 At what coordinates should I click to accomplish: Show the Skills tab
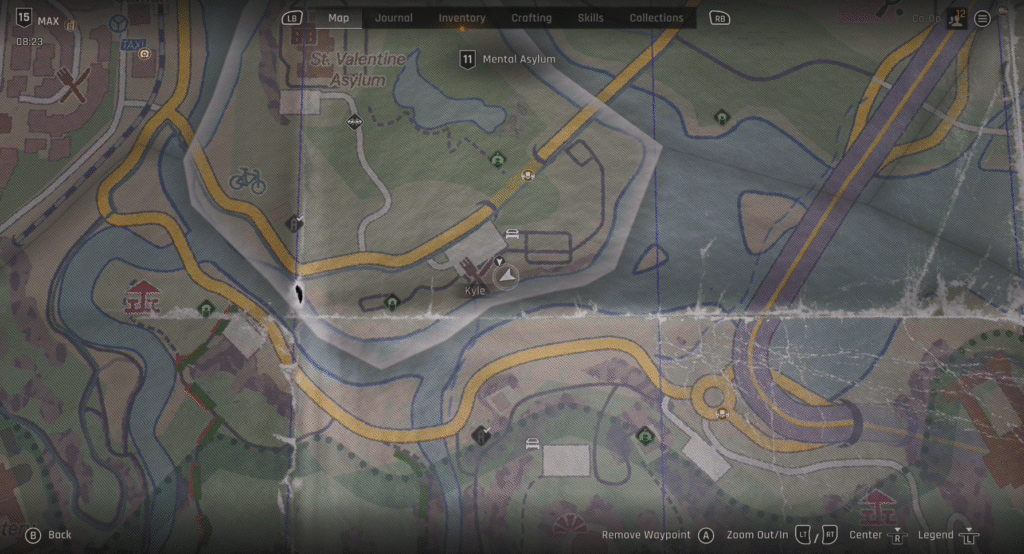(x=590, y=18)
